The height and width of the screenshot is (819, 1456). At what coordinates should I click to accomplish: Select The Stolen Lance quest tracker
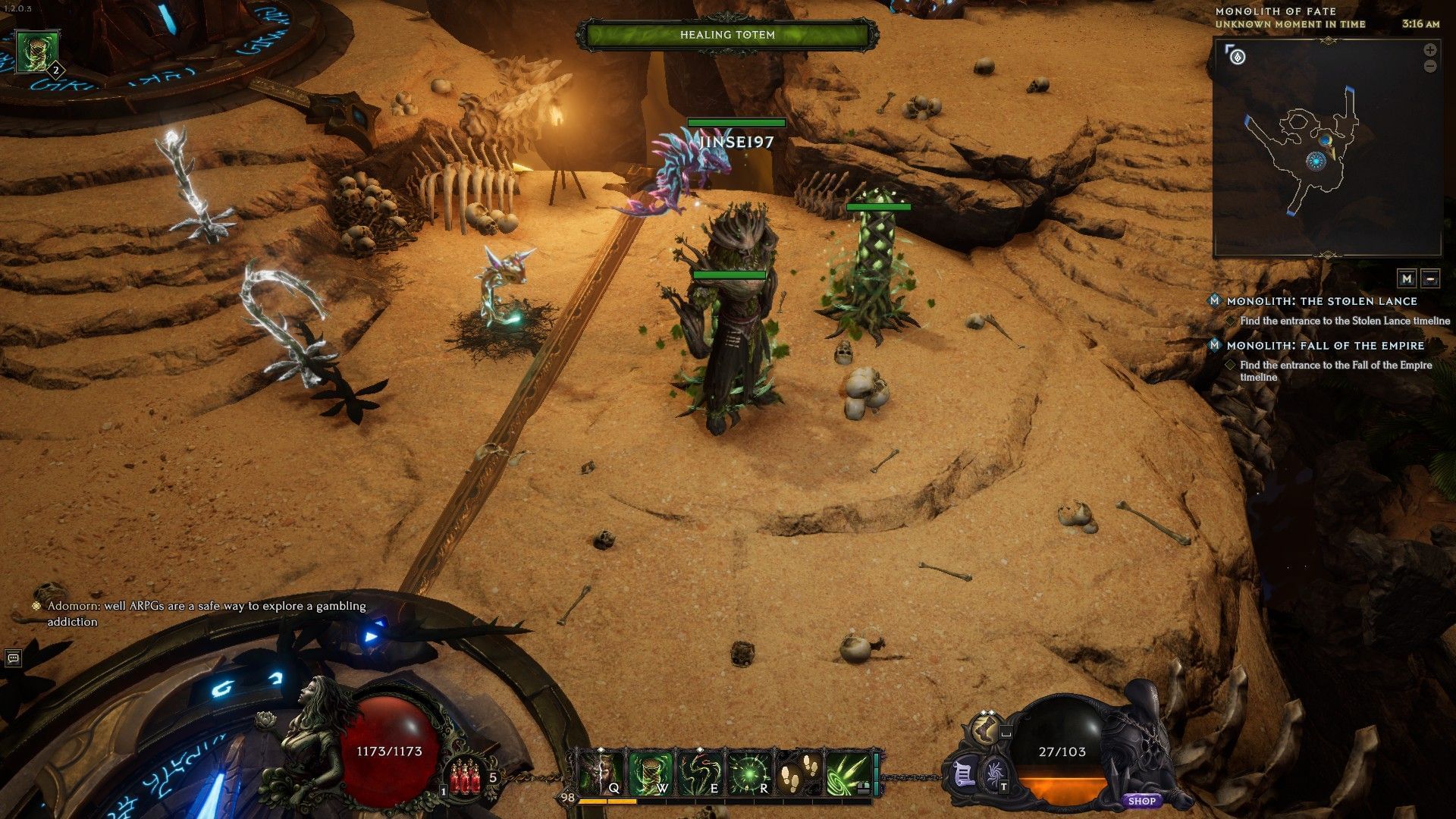tap(1321, 301)
